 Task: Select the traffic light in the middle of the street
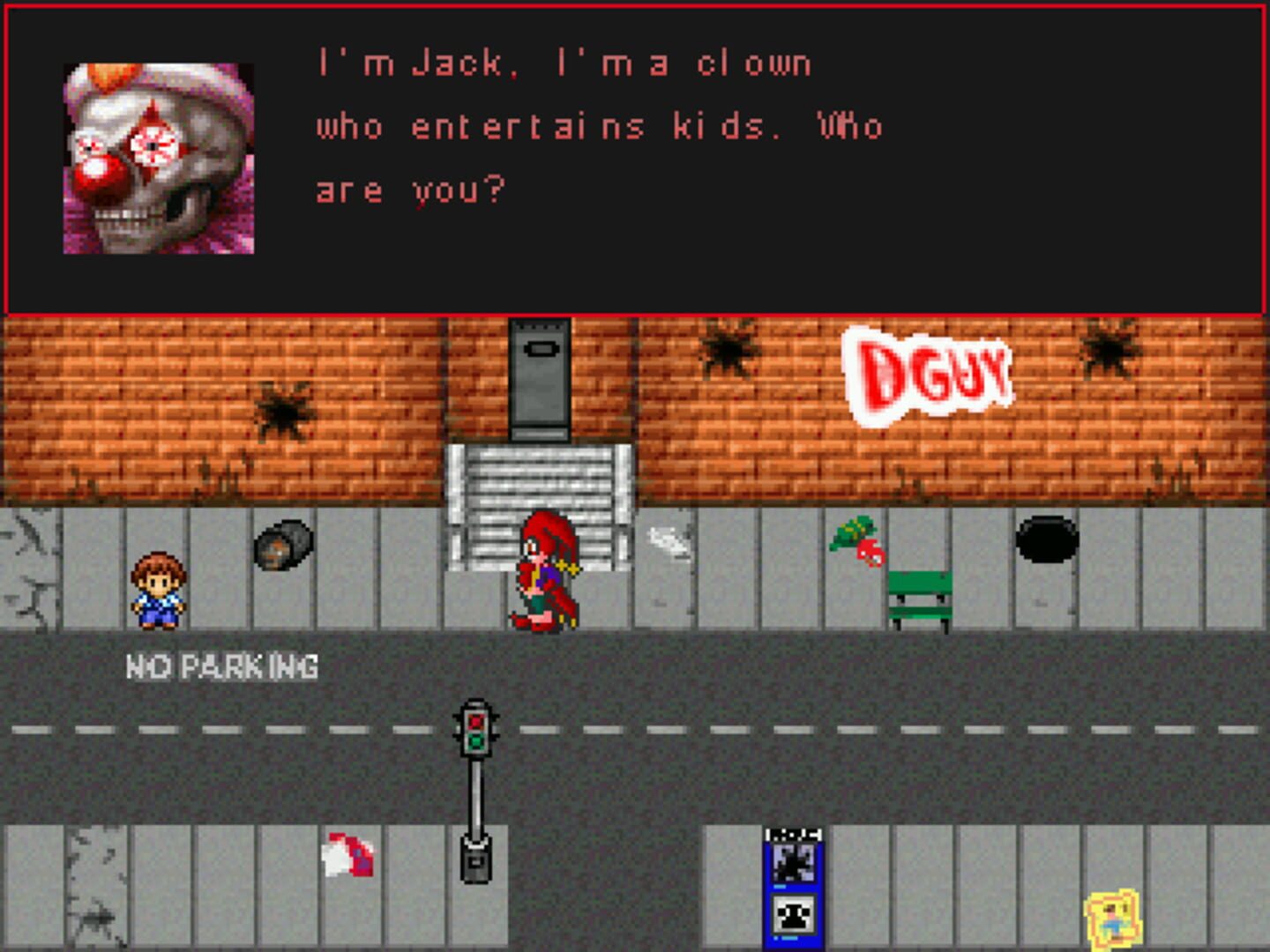point(474,732)
